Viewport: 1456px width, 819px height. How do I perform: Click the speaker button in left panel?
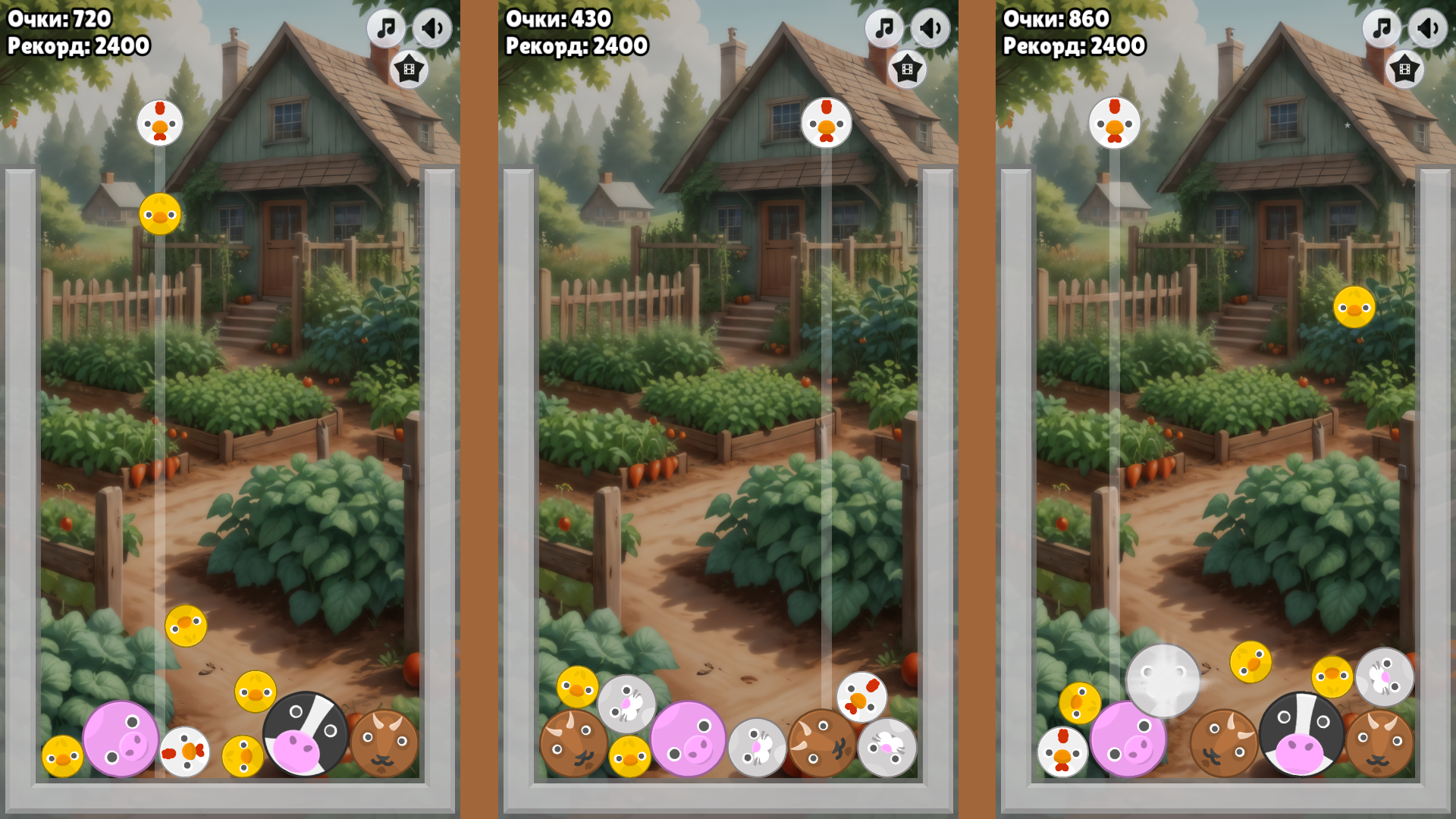coord(432,30)
